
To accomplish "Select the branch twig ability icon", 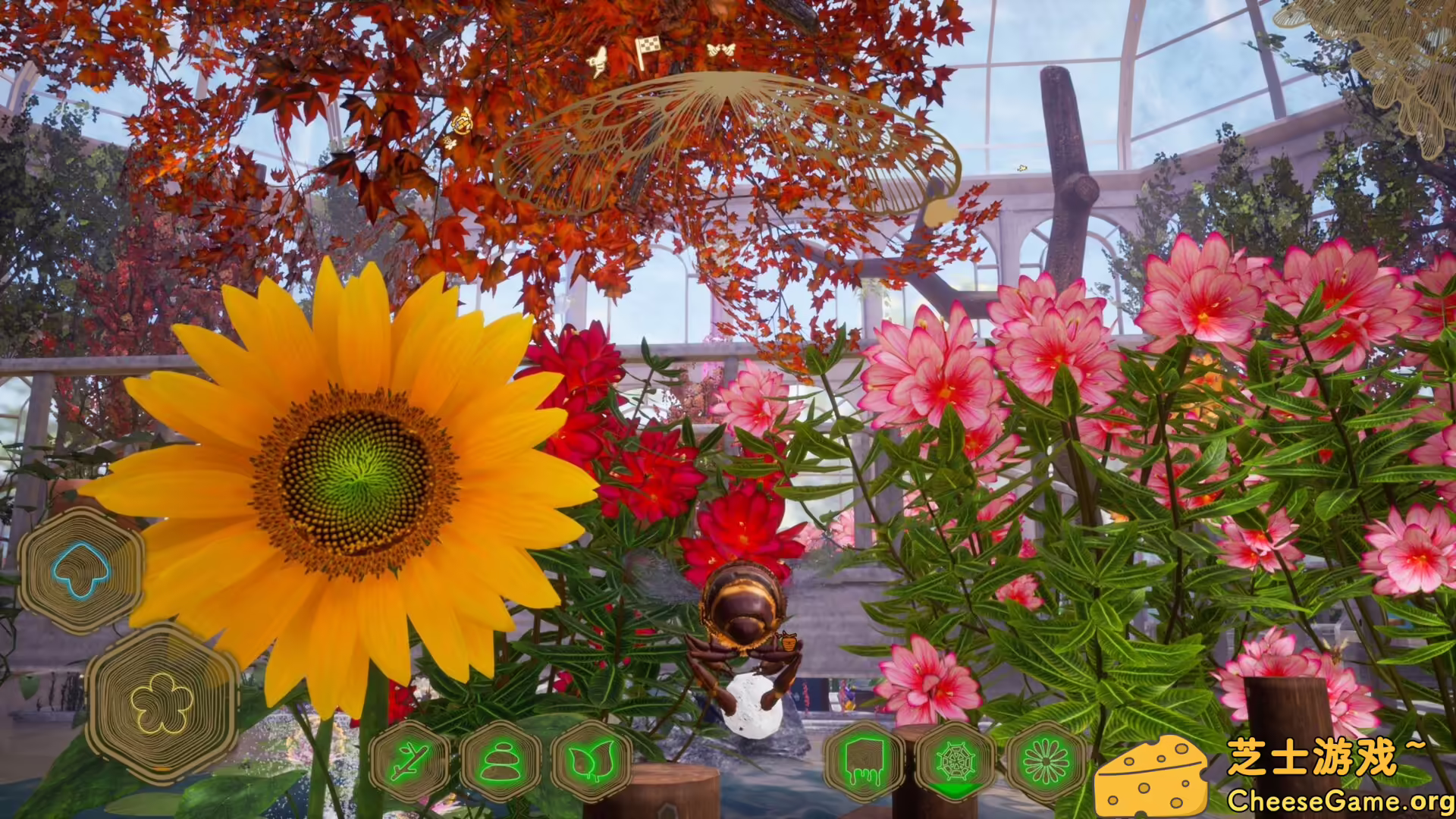I will coord(409,762).
